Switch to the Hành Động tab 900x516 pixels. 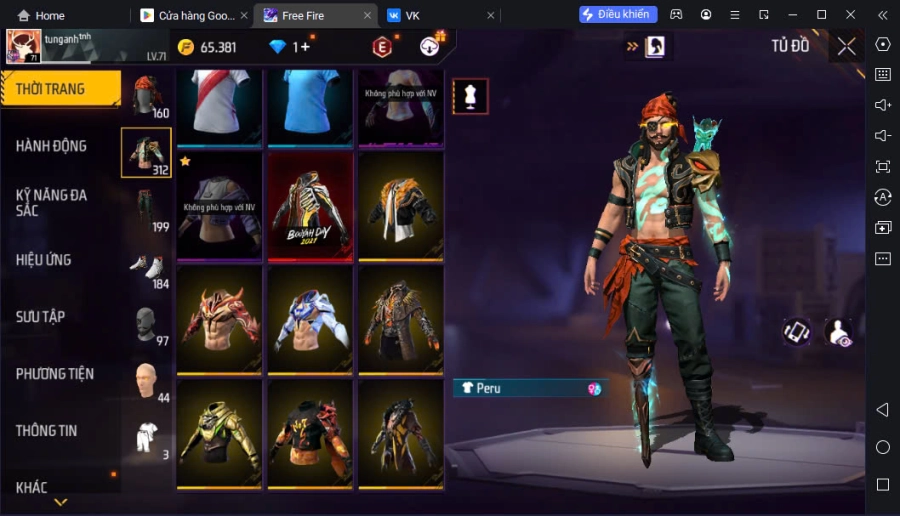[51, 146]
